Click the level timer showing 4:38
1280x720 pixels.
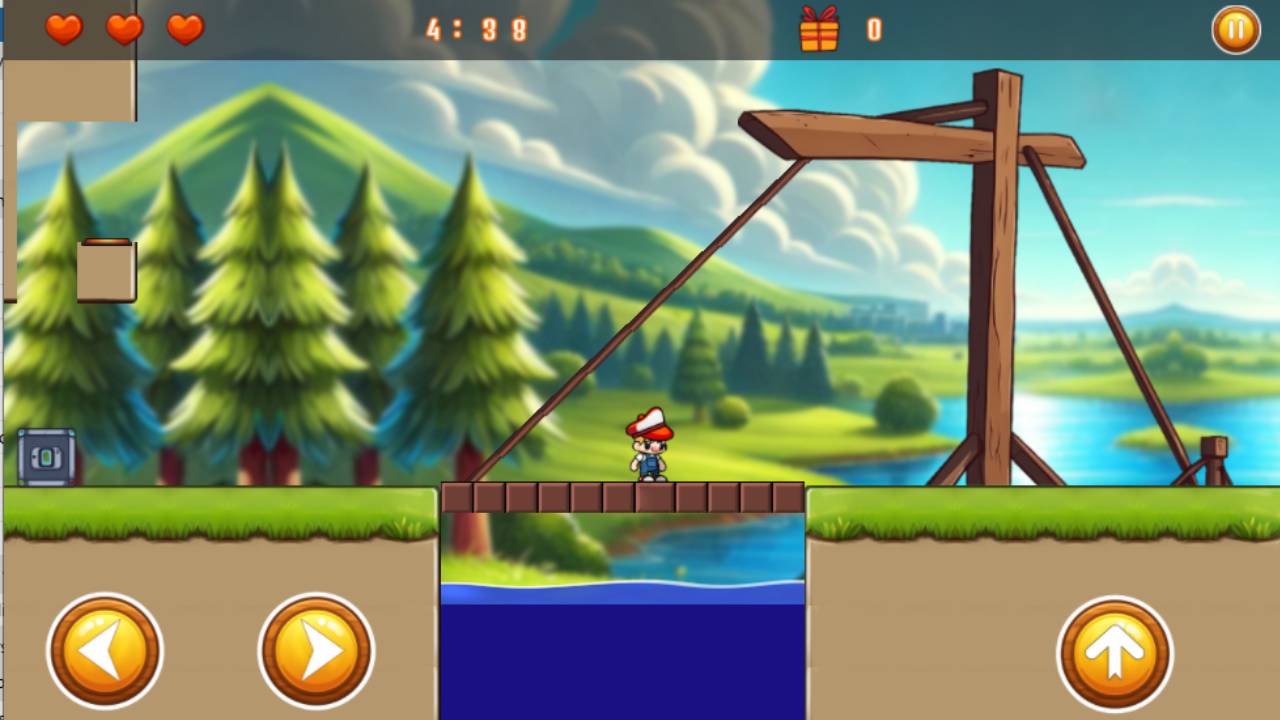(476, 30)
